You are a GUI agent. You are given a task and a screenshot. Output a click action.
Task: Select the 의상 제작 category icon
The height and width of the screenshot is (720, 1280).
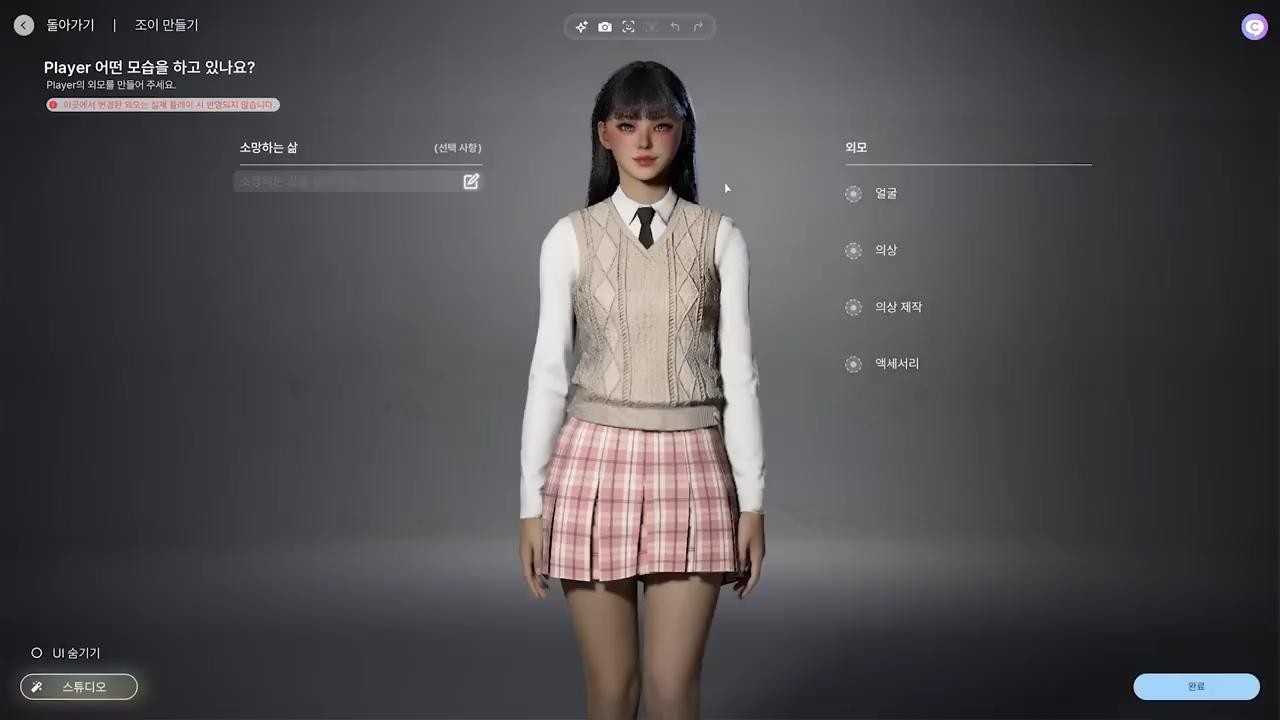pos(853,307)
